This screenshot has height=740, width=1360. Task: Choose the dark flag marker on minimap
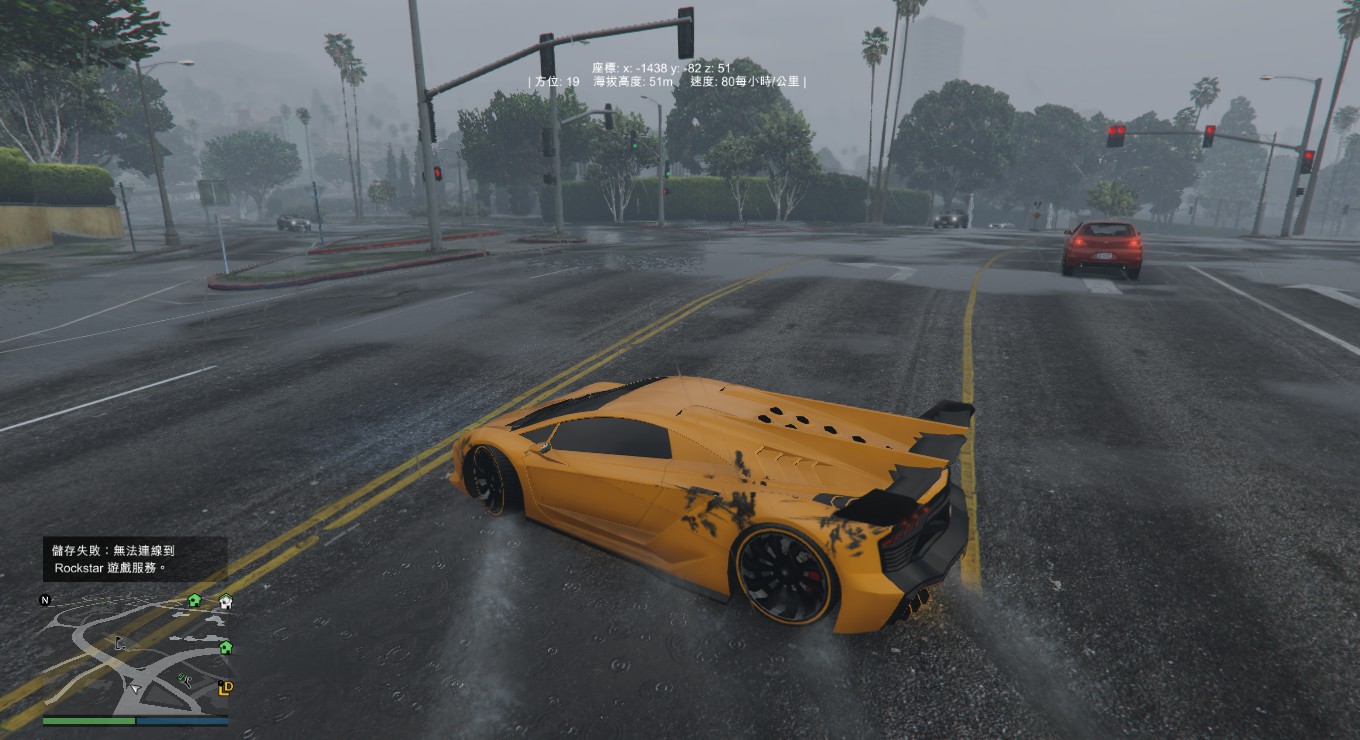pyautogui.click(x=120, y=643)
